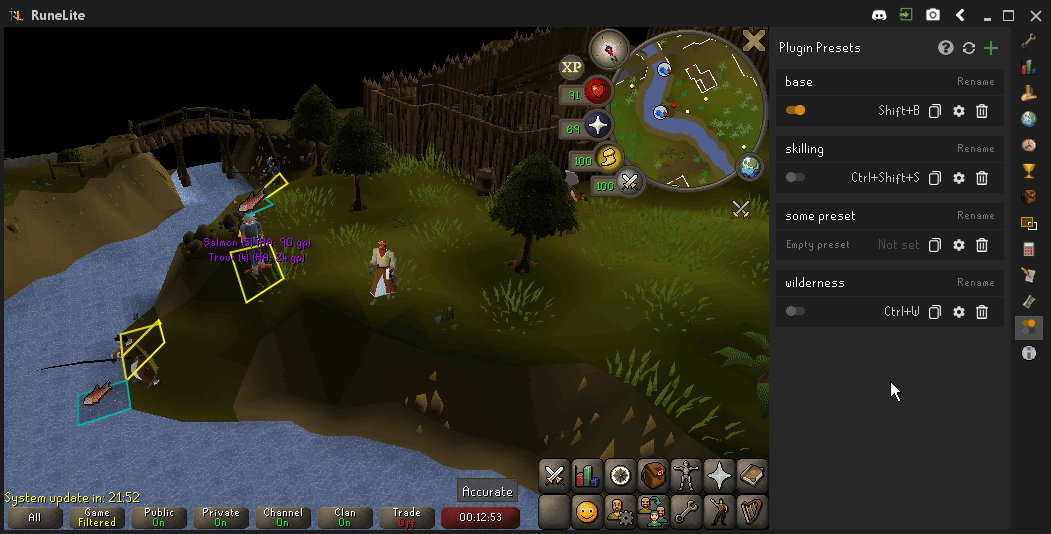This screenshot has width=1051, height=534.
Task: Enable the skilling preset toggle
Action: pos(796,177)
